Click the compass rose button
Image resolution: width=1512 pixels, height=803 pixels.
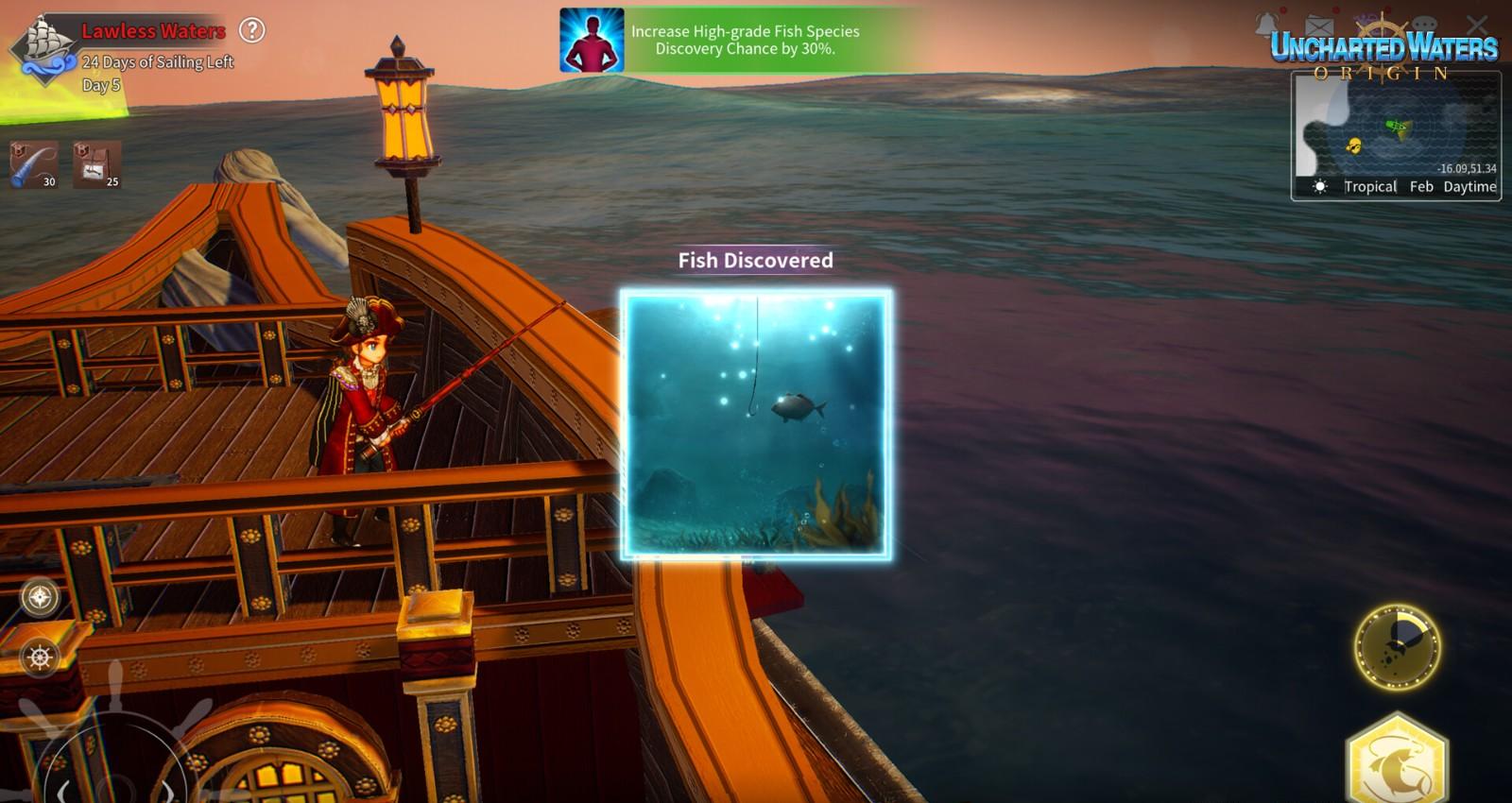point(40,597)
